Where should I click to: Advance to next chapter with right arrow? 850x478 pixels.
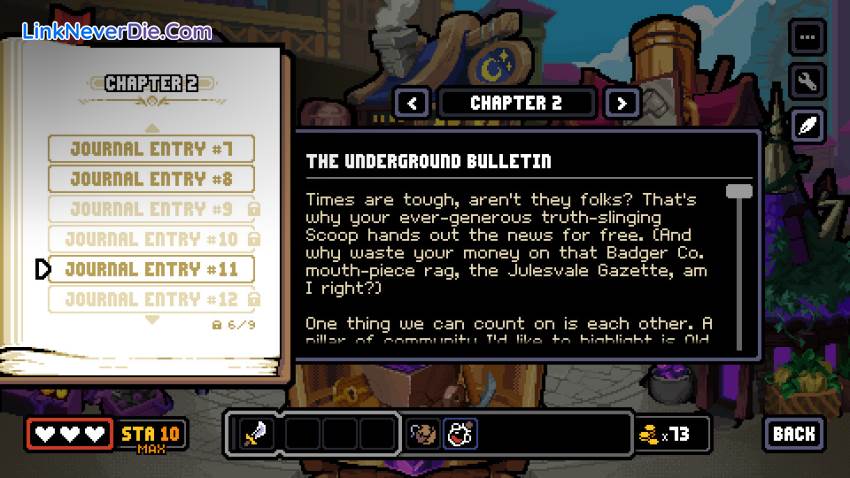pos(622,102)
